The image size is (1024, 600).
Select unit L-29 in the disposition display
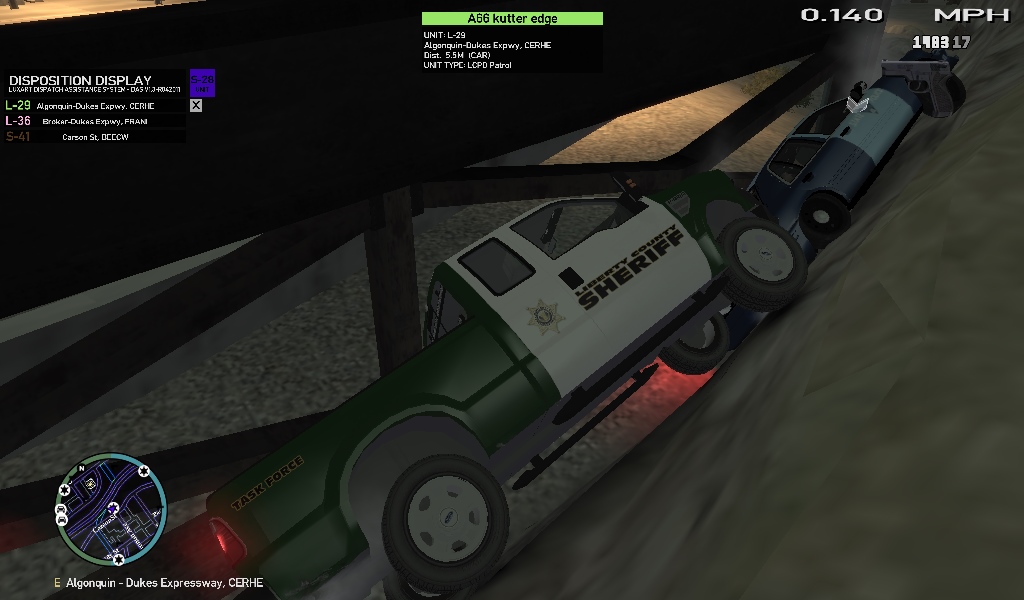(x=95, y=105)
